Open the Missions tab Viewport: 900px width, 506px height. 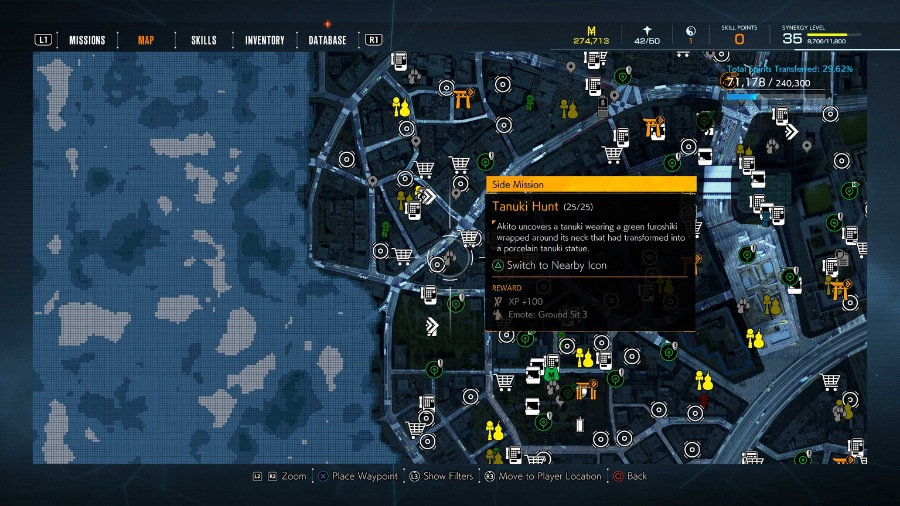87,40
